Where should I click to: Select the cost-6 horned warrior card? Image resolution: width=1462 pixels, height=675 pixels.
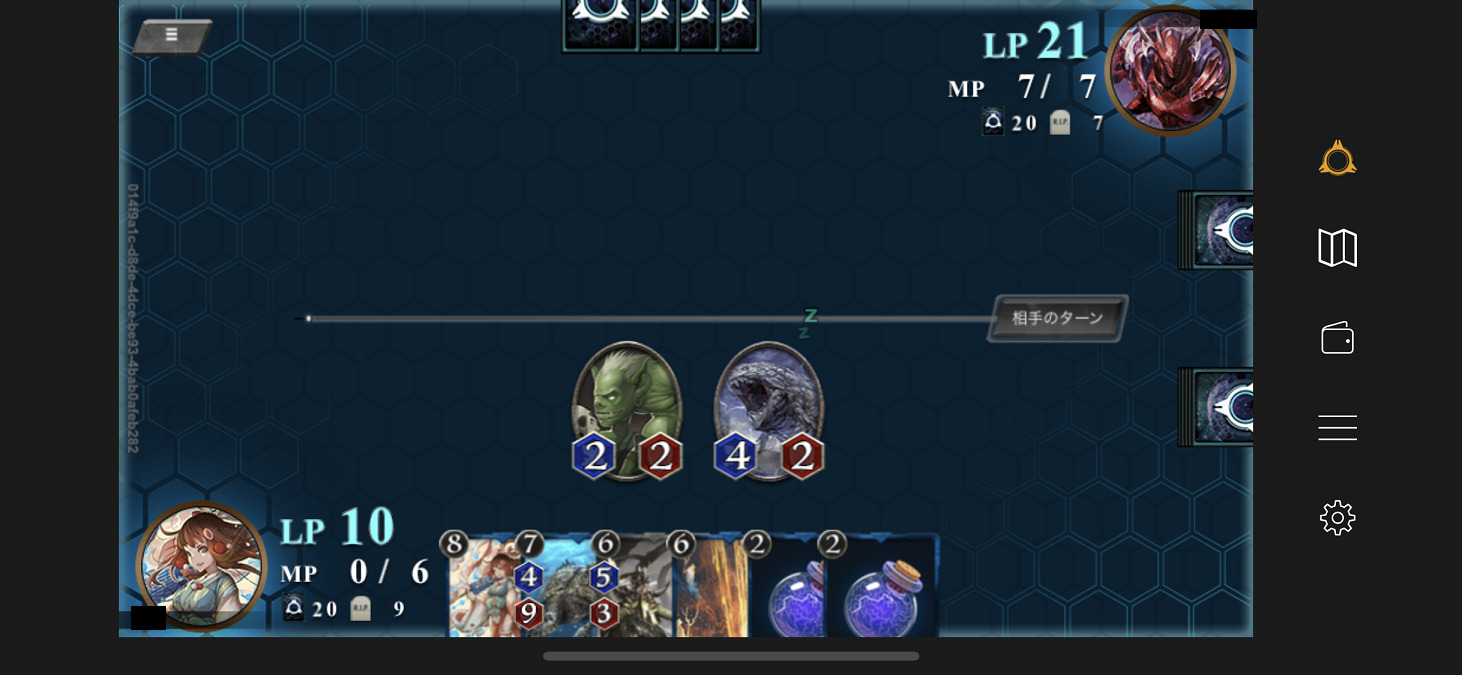[634, 590]
